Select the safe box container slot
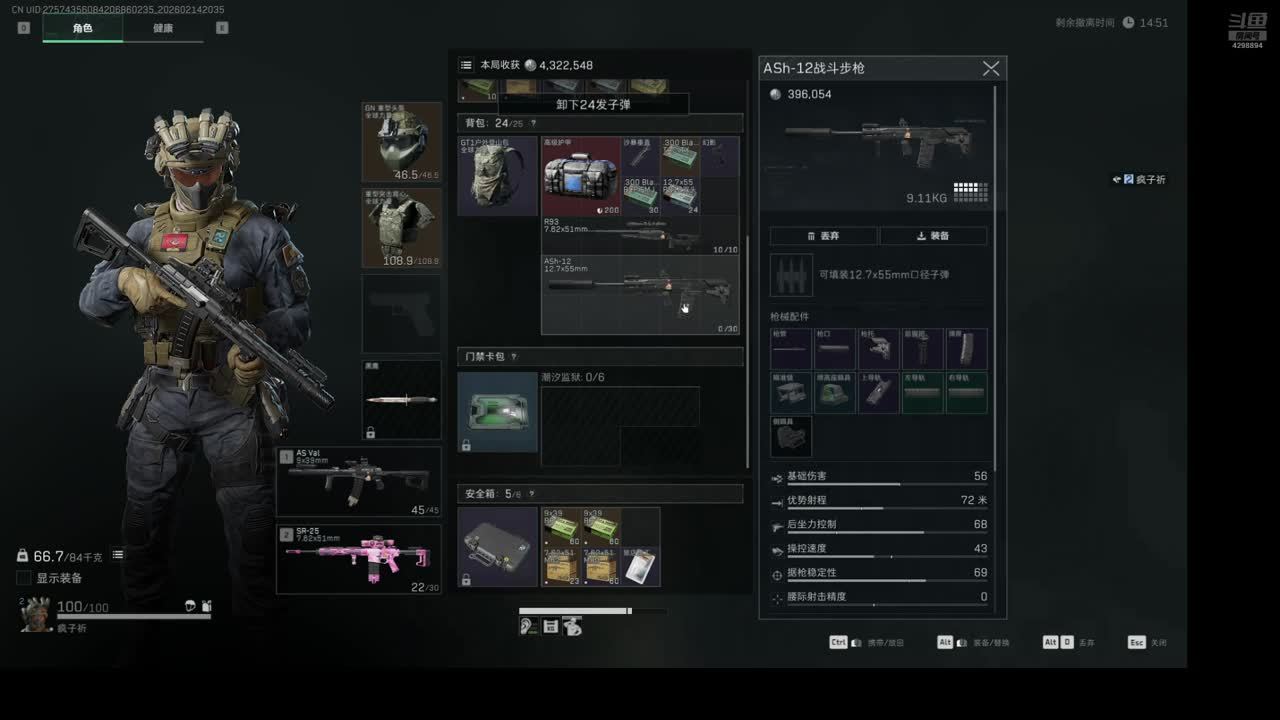 tap(497, 546)
